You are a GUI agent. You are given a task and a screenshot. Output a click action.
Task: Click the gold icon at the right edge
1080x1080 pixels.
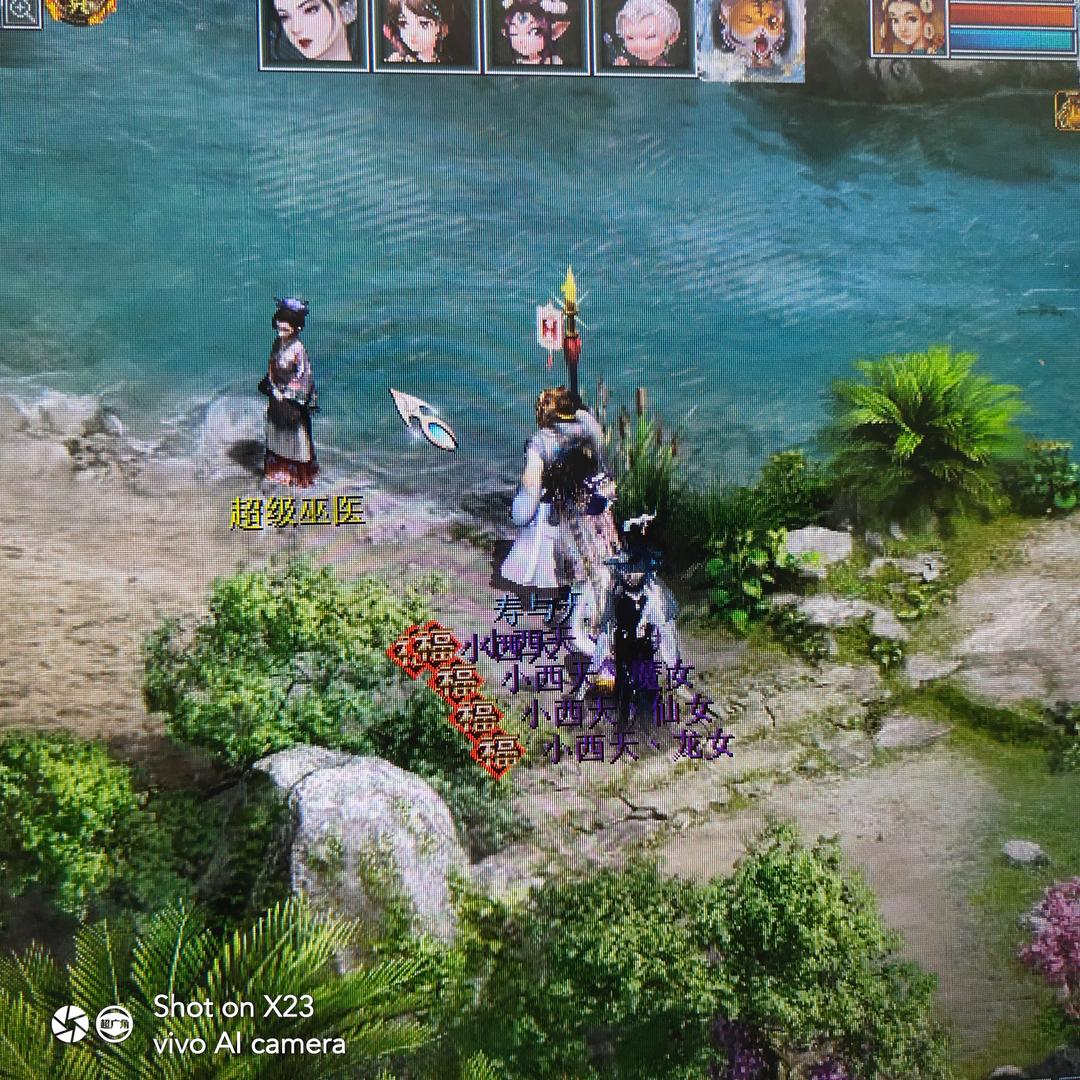[x=1067, y=111]
